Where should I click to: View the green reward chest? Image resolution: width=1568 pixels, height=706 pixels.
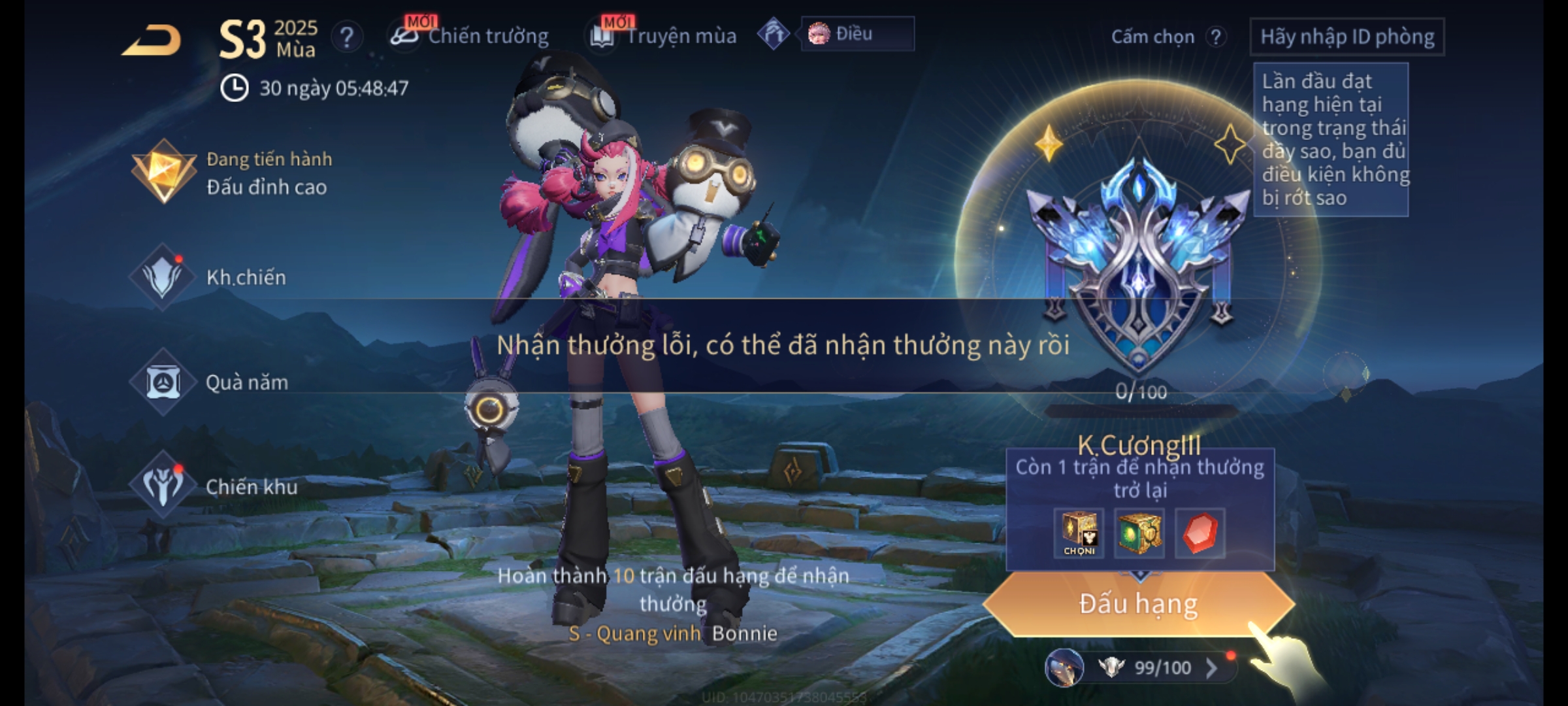1139,533
